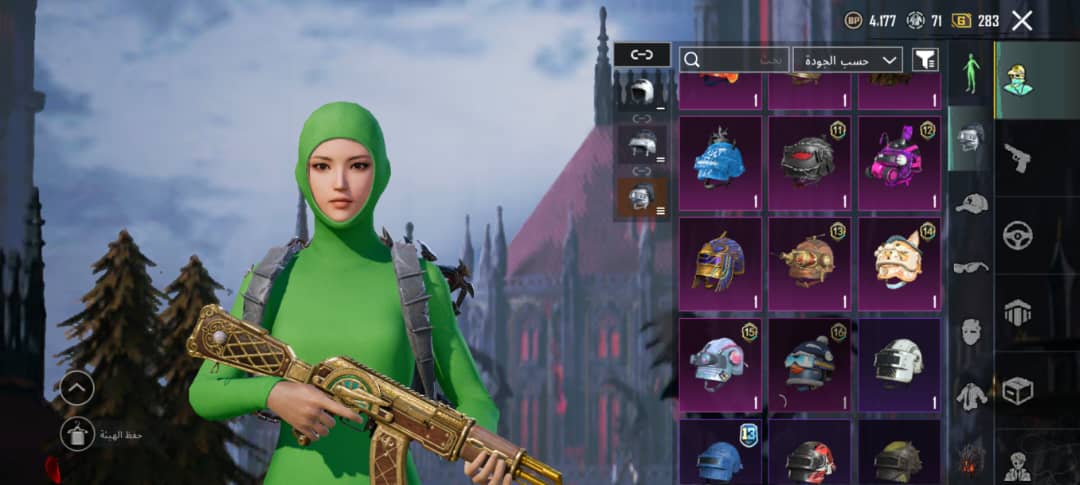Close the inventory screen

click(x=1022, y=20)
